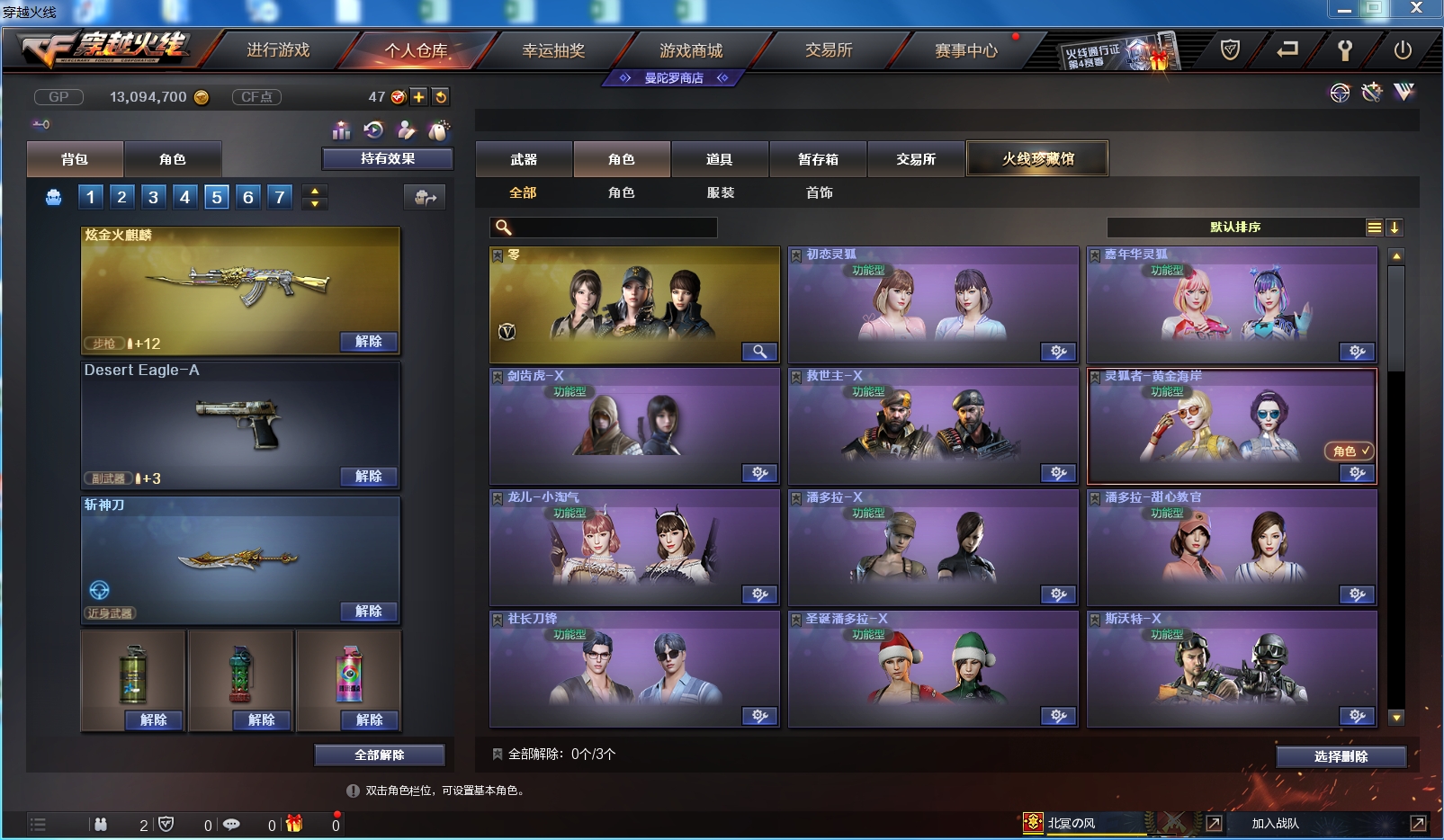Click the sort direction arrow next to 默认排序
Image resolution: width=1444 pixels, height=840 pixels.
click(1395, 228)
